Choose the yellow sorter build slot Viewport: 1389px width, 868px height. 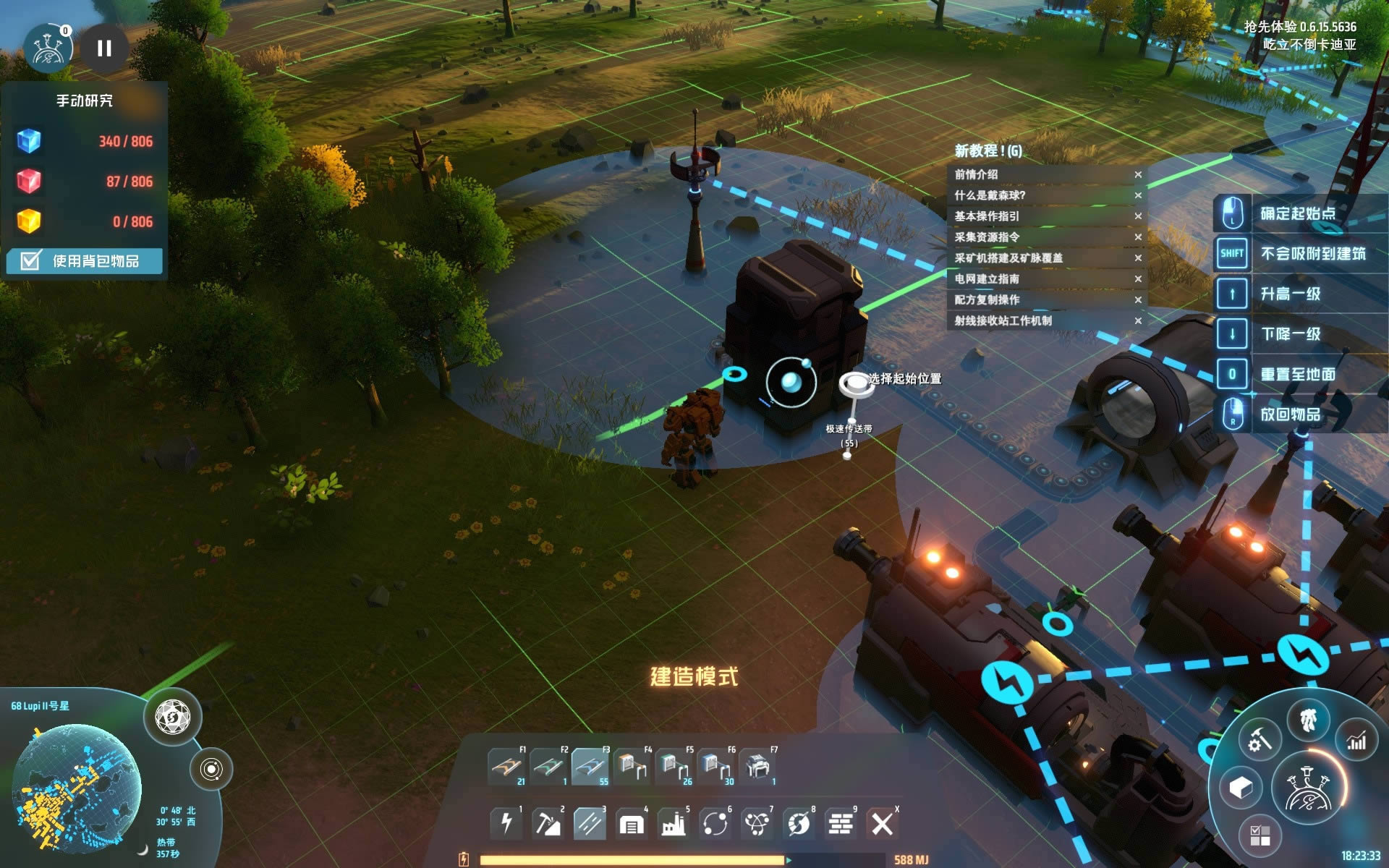(632, 767)
